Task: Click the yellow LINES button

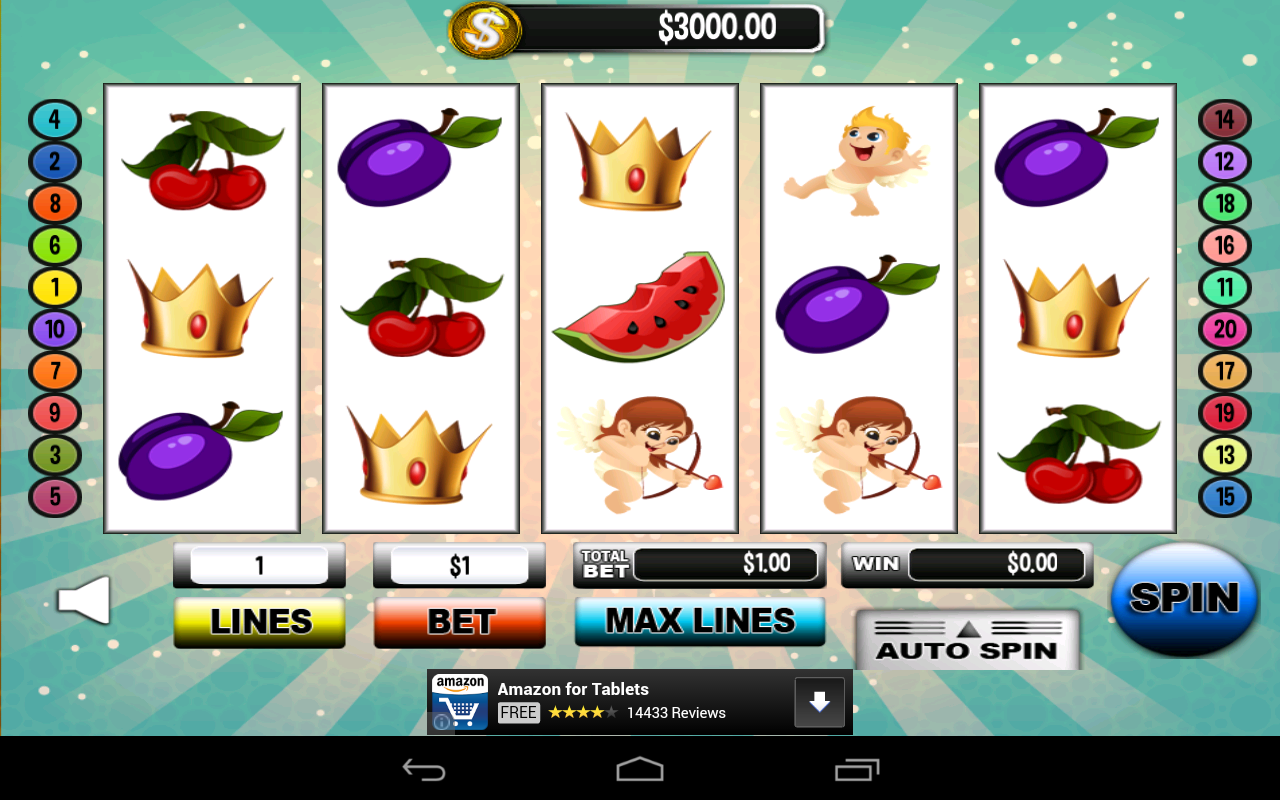Action: [x=260, y=622]
